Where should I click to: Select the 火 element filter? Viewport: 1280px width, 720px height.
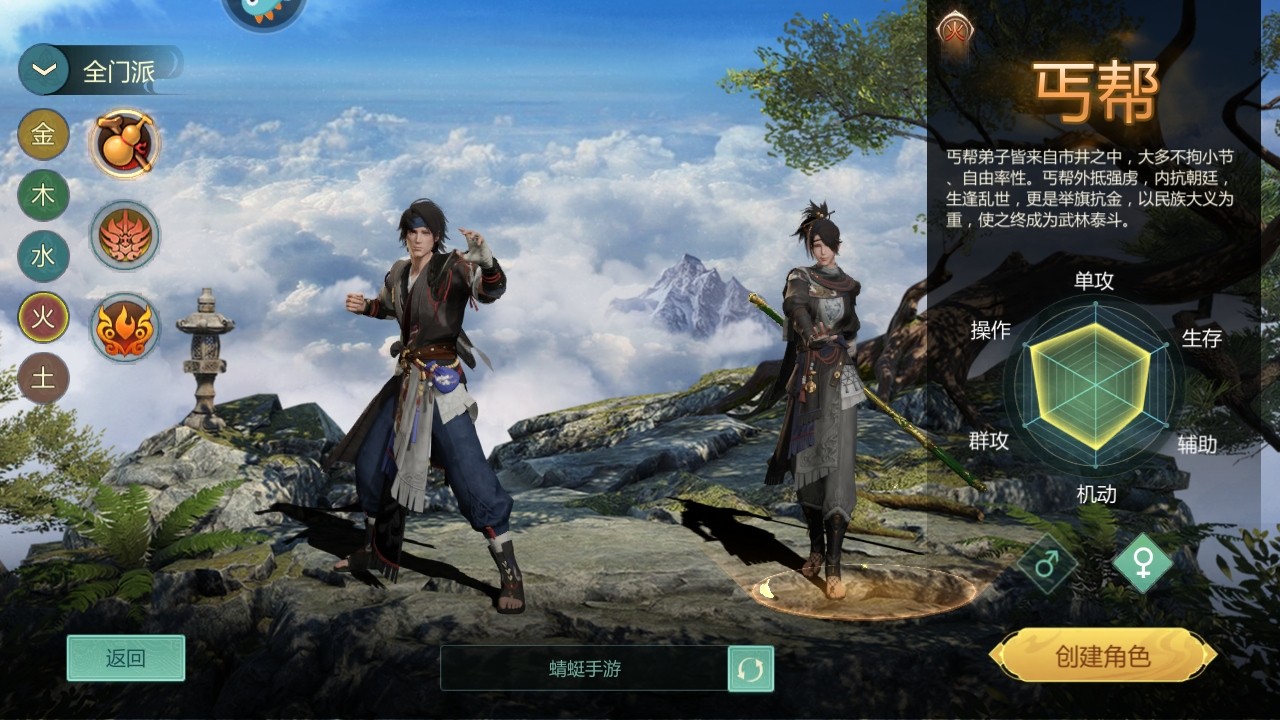pyautogui.click(x=43, y=318)
